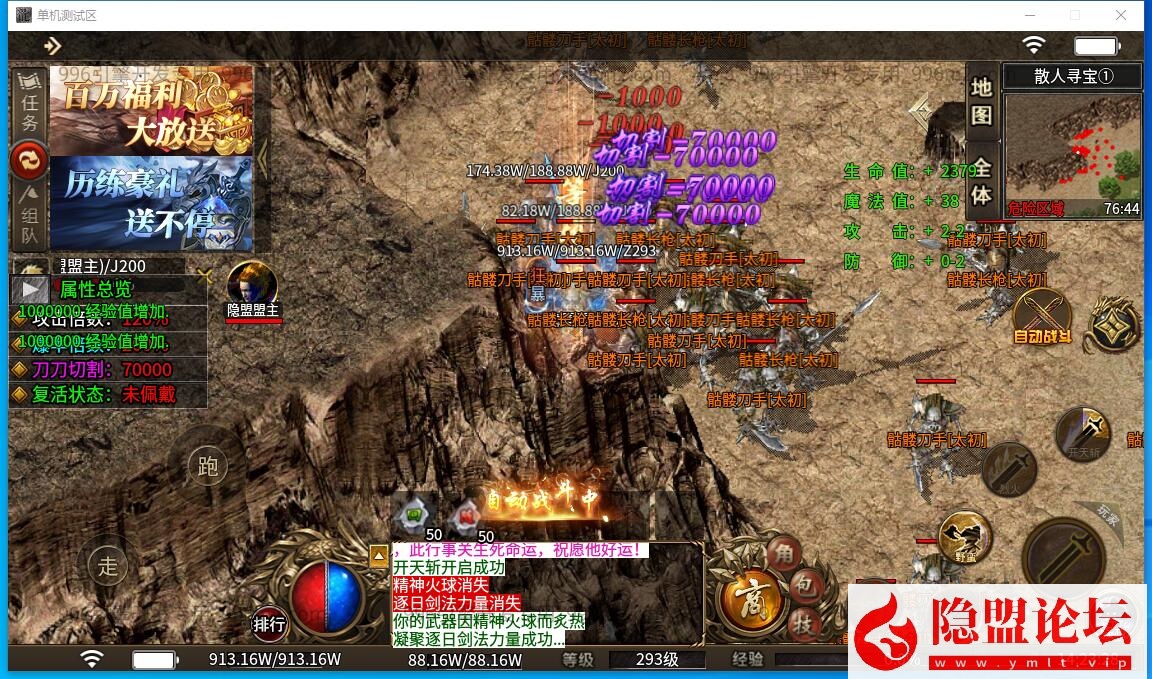The width and height of the screenshot is (1152, 679).
Task: Open the 角 character button
Action: tap(784, 553)
